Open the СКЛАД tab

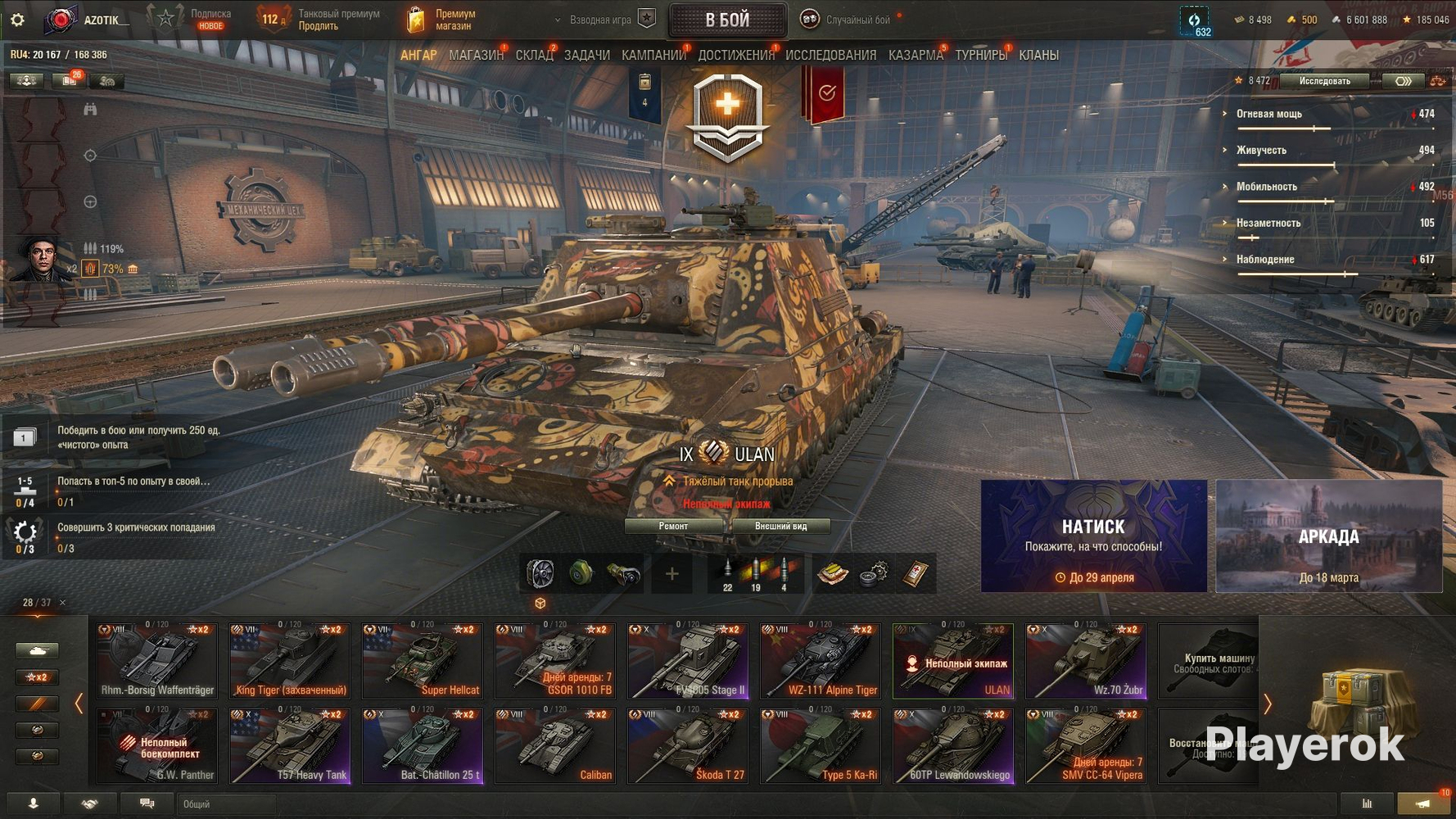(x=534, y=55)
